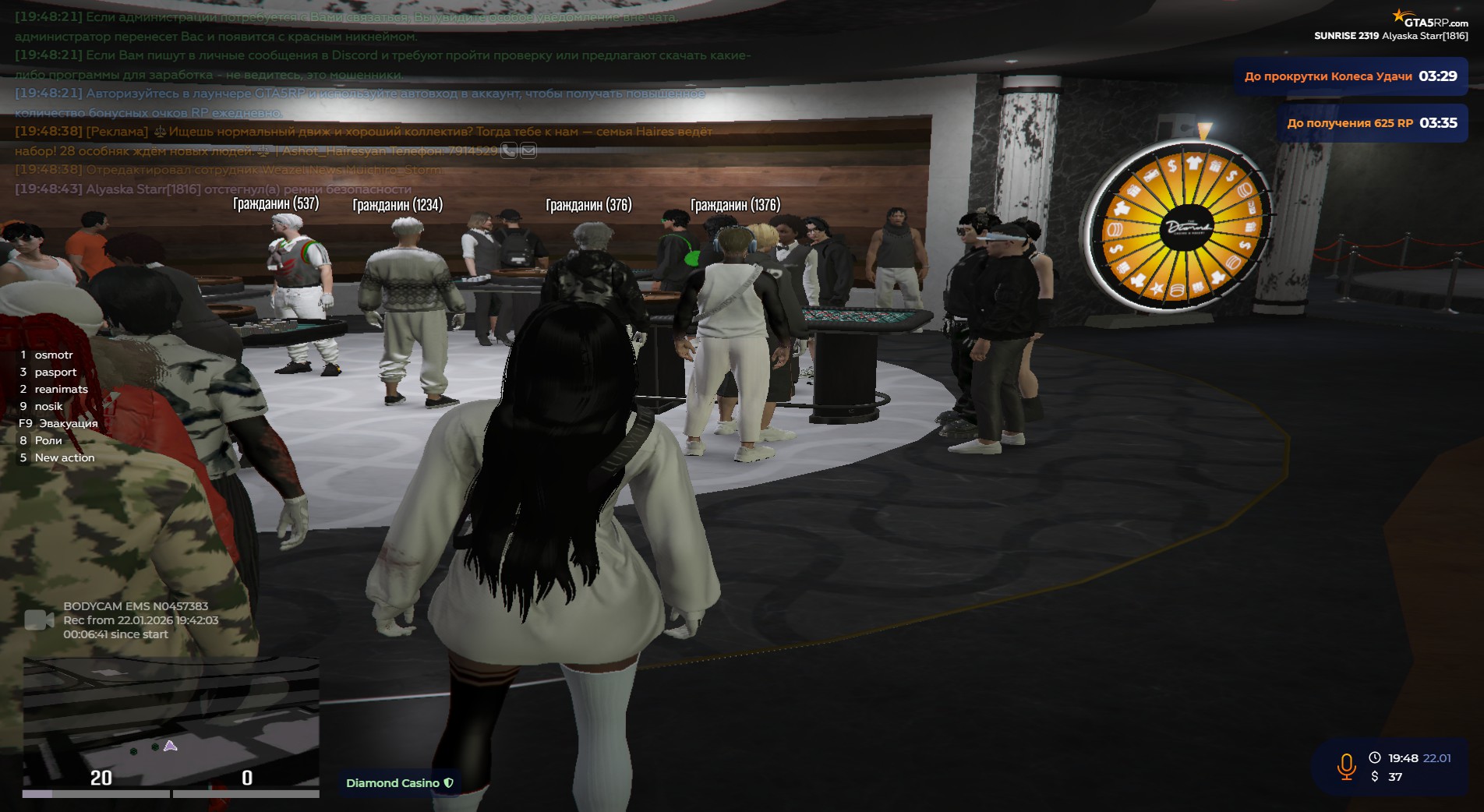Click the Diamond Casino location label
The height and width of the screenshot is (812, 1484).
point(399,782)
